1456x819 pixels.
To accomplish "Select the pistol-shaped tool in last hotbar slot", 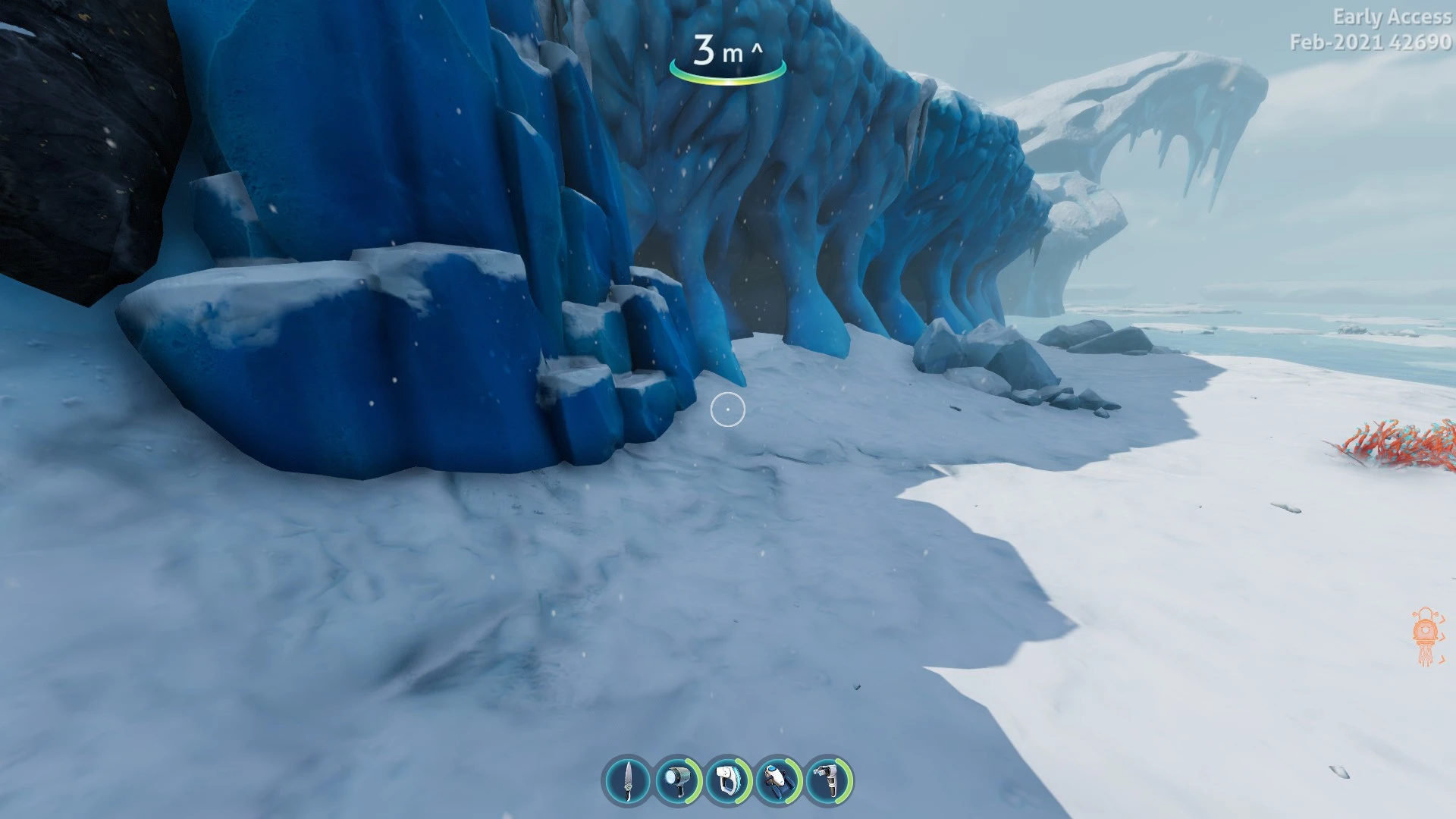I will point(828,780).
